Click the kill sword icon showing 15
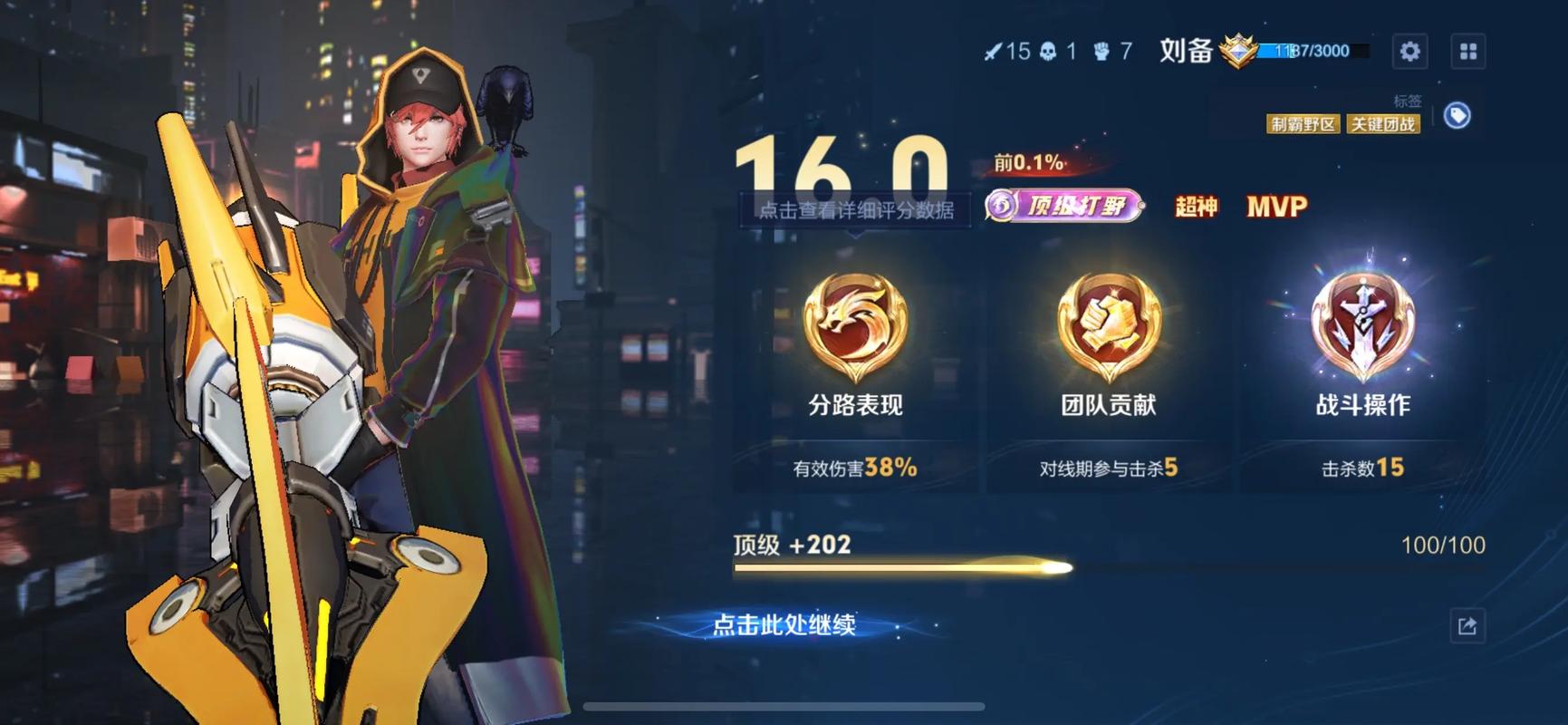 click(995, 52)
